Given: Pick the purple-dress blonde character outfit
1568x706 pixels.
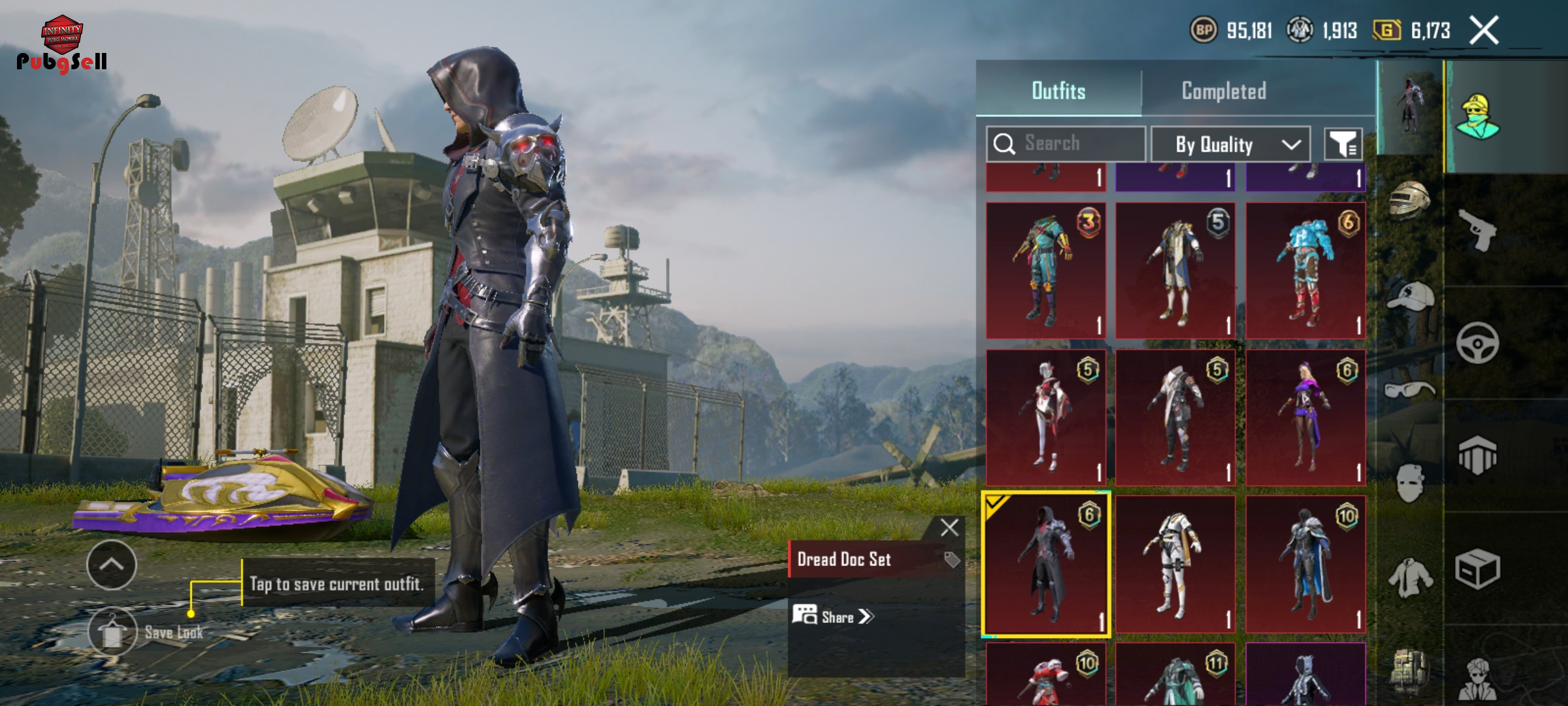Looking at the screenshot, I should tap(1305, 418).
